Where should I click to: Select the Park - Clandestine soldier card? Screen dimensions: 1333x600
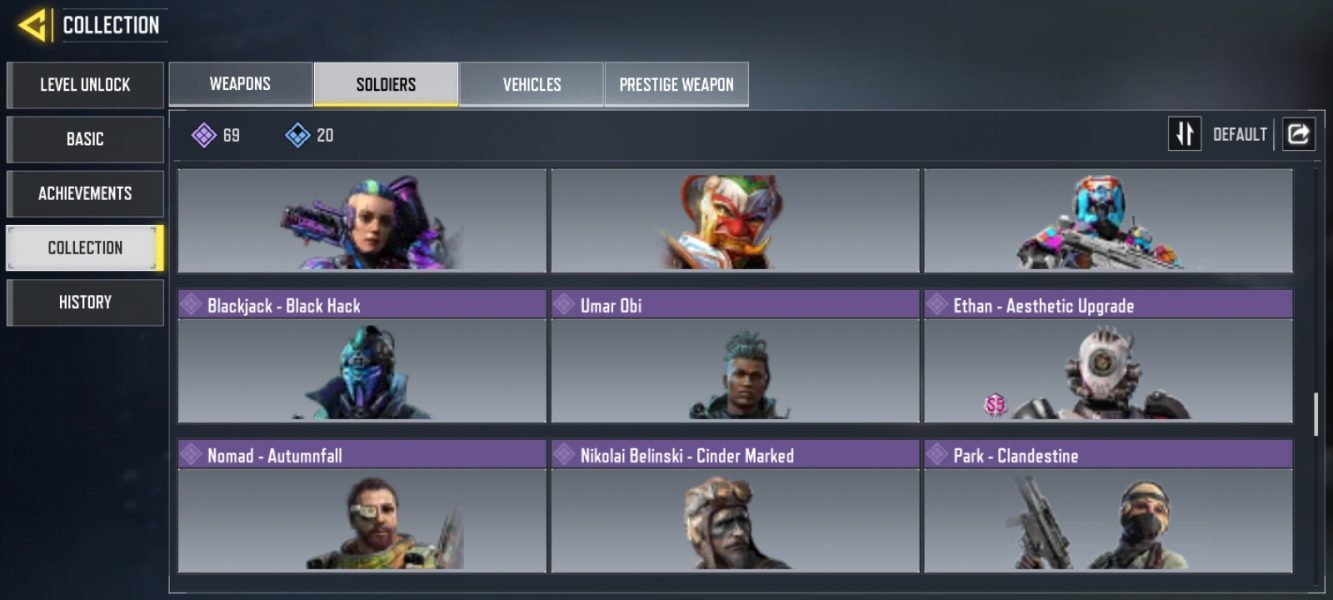pos(1108,507)
